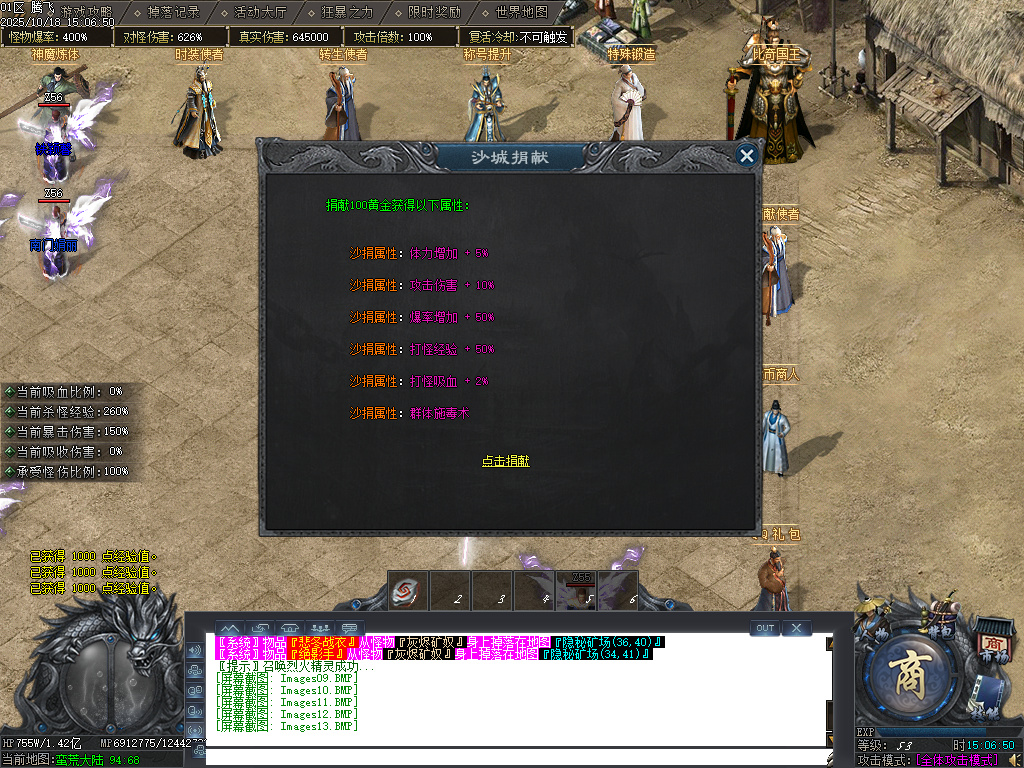Open the 活动大厅 event hall tab
Screen dimensions: 1024x768
pos(260,13)
